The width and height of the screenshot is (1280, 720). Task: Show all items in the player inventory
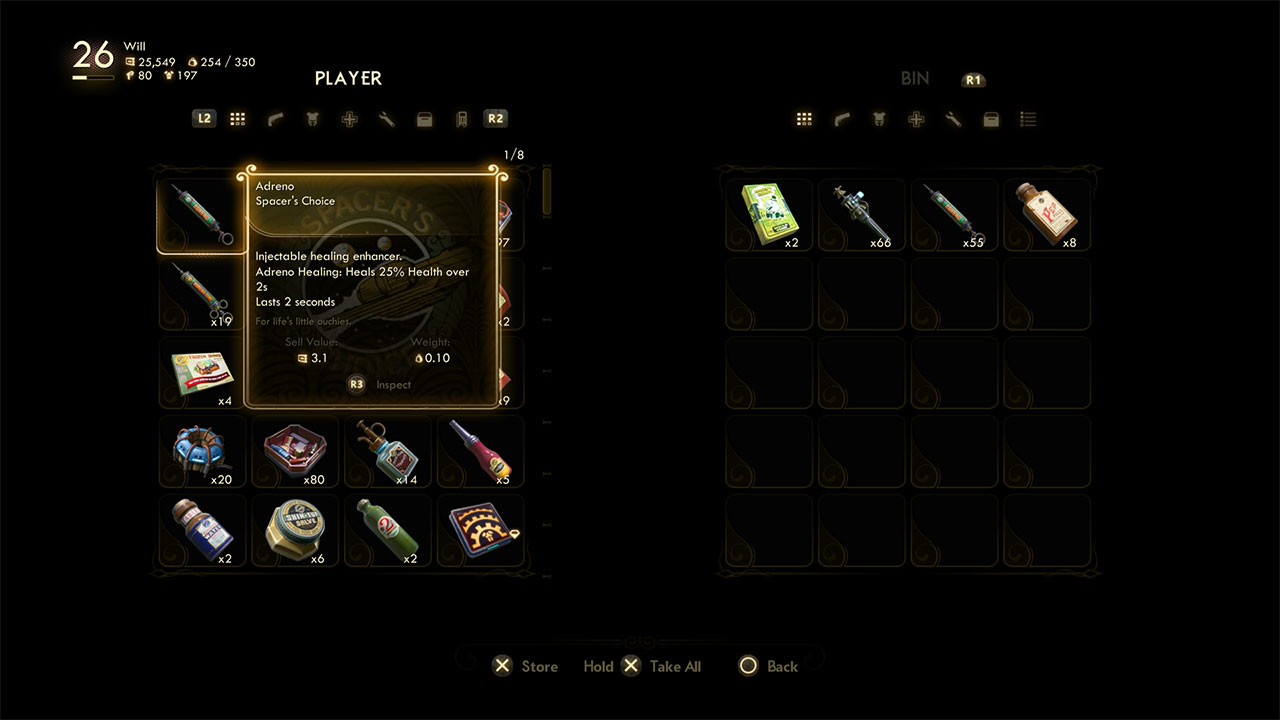point(237,119)
